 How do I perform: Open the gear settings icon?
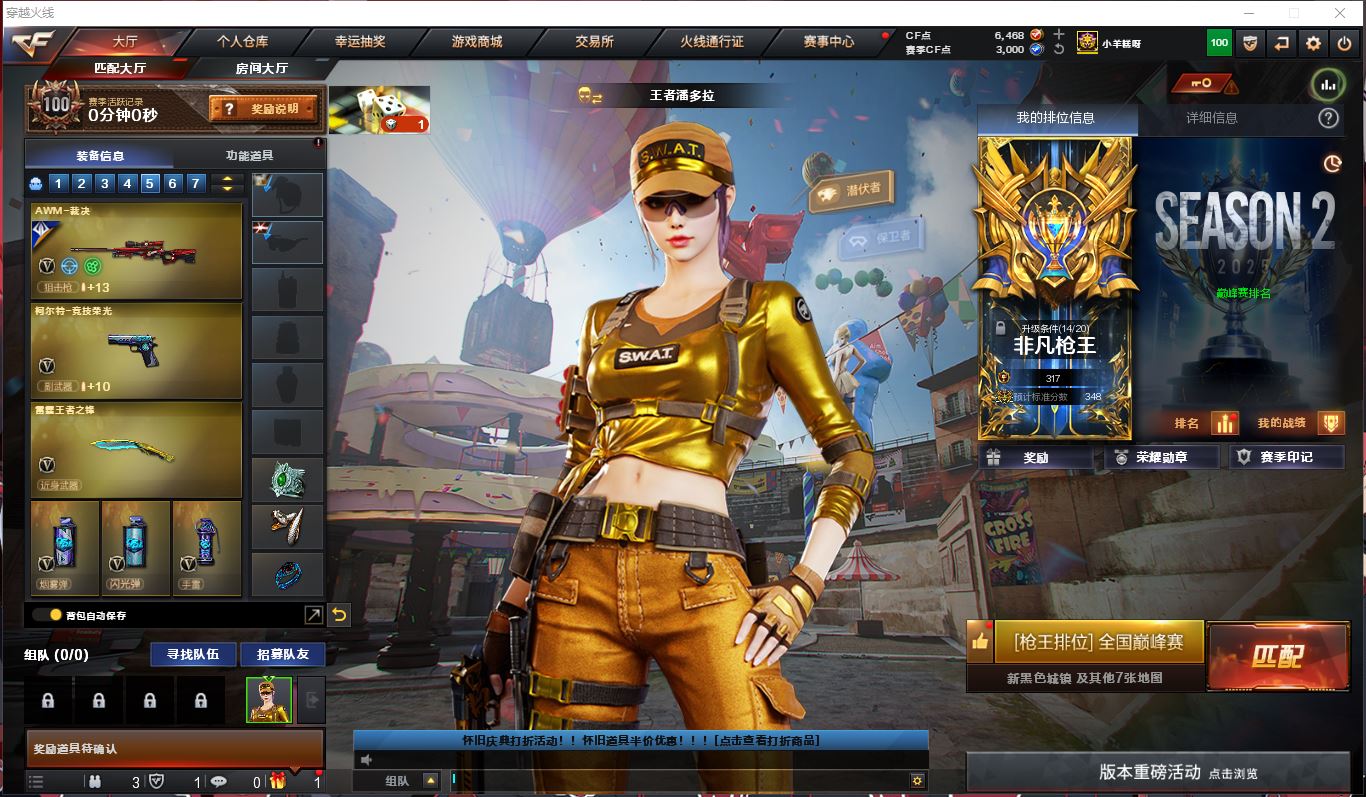click(1313, 43)
